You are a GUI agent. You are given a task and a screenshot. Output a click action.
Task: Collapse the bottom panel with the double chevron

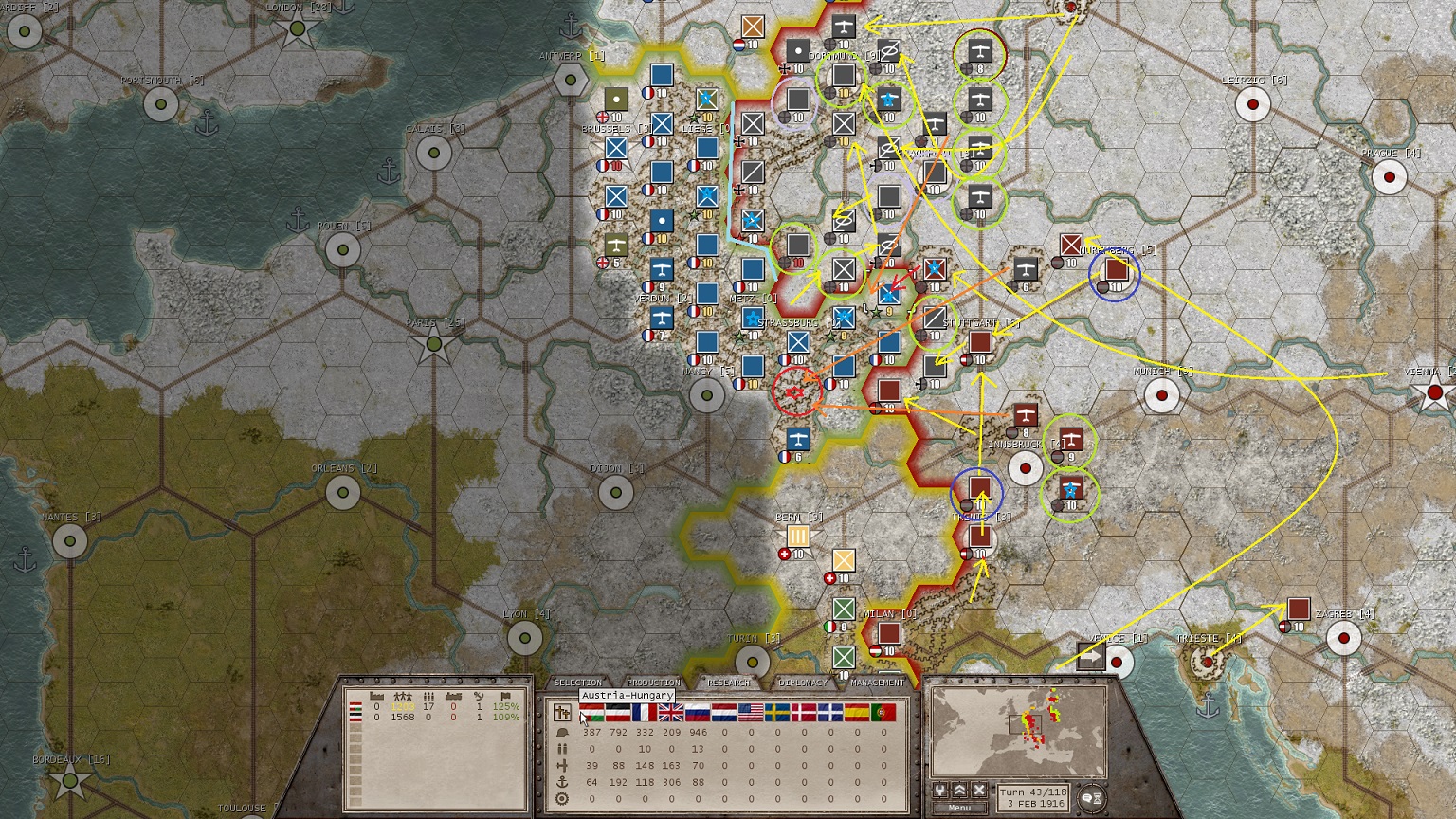tap(959, 790)
